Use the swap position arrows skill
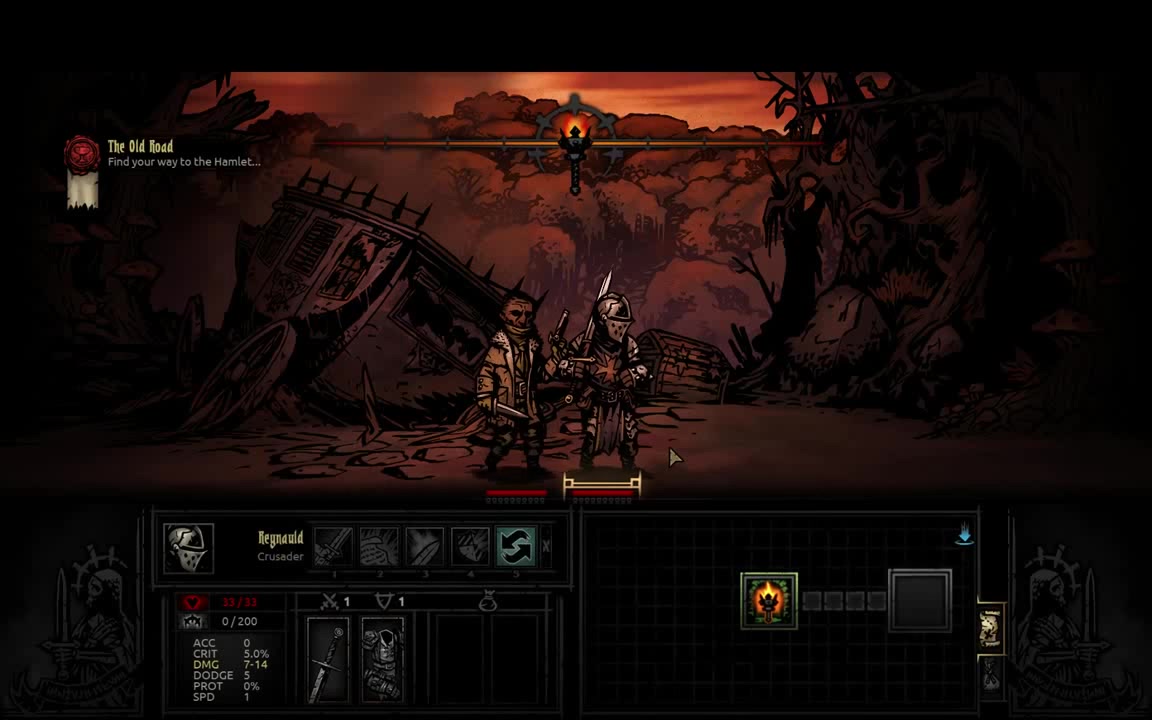This screenshot has width=1152, height=720. coord(516,547)
